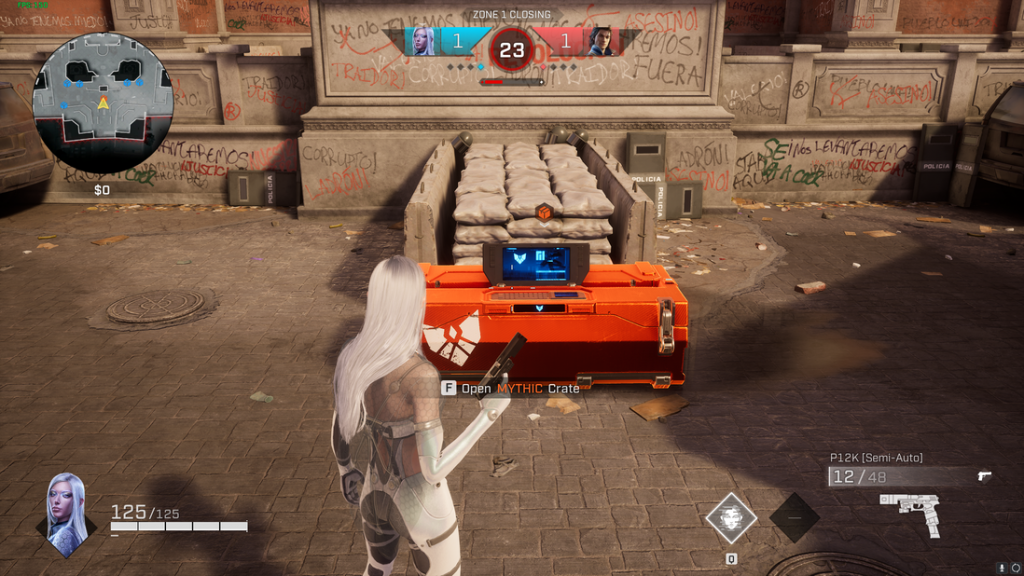Activate the white diamond ability icon

pyautogui.click(x=731, y=517)
